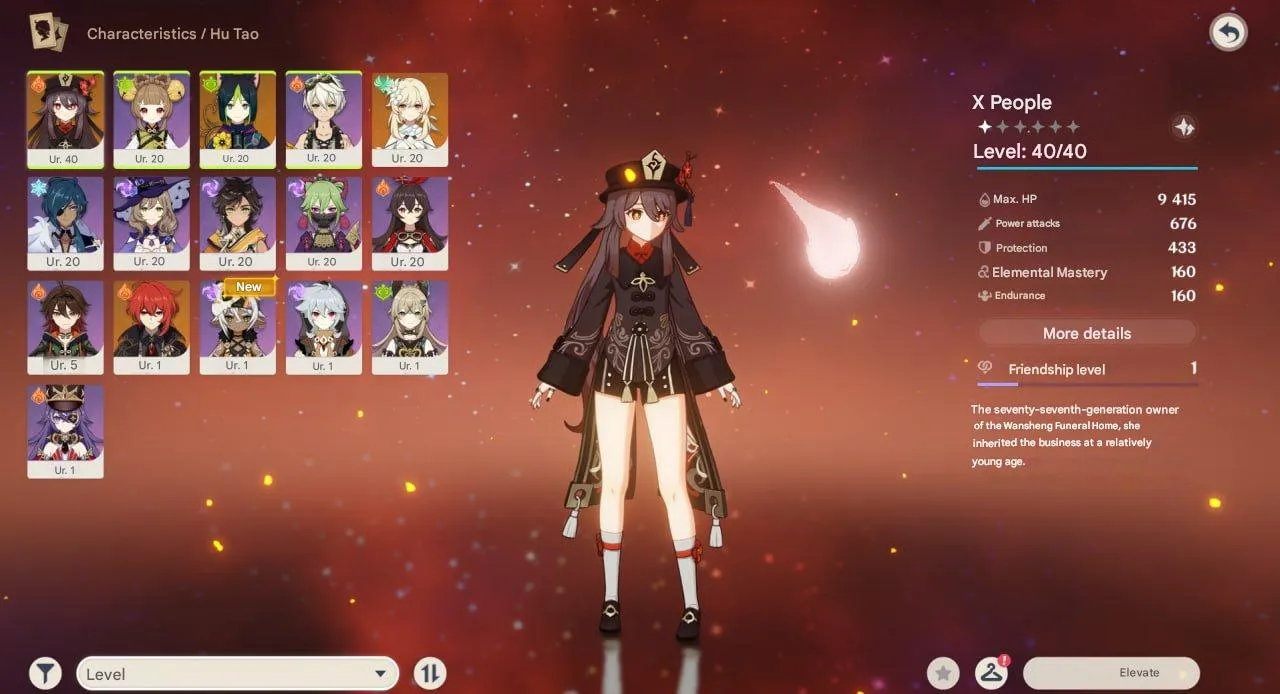Return with the back arrow button
1280x694 pixels.
tap(1228, 33)
